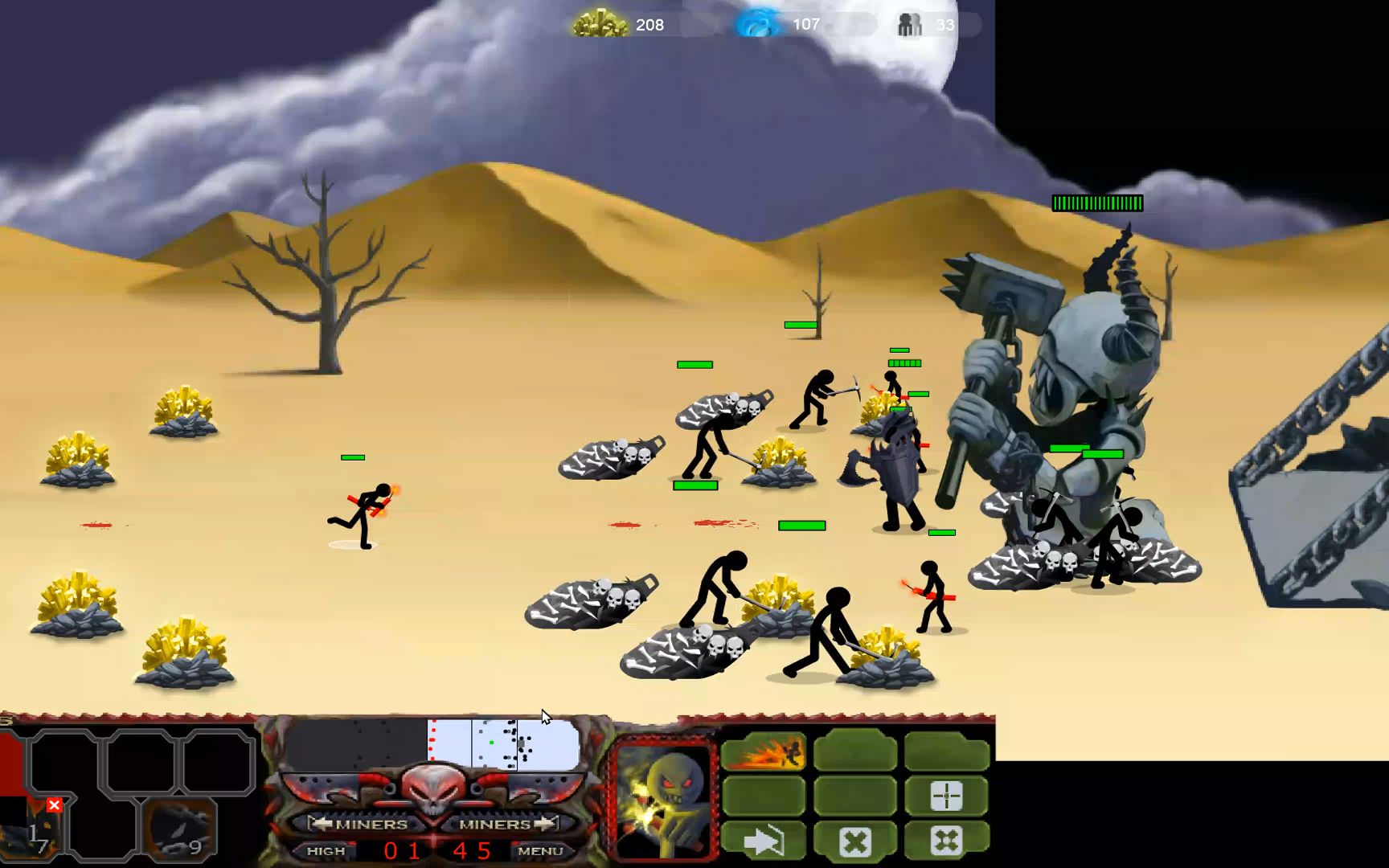Viewport: 1389px width, 868px height.
Task: Choose the arrow-into-door garrison command
Action: tap(763, 841)
